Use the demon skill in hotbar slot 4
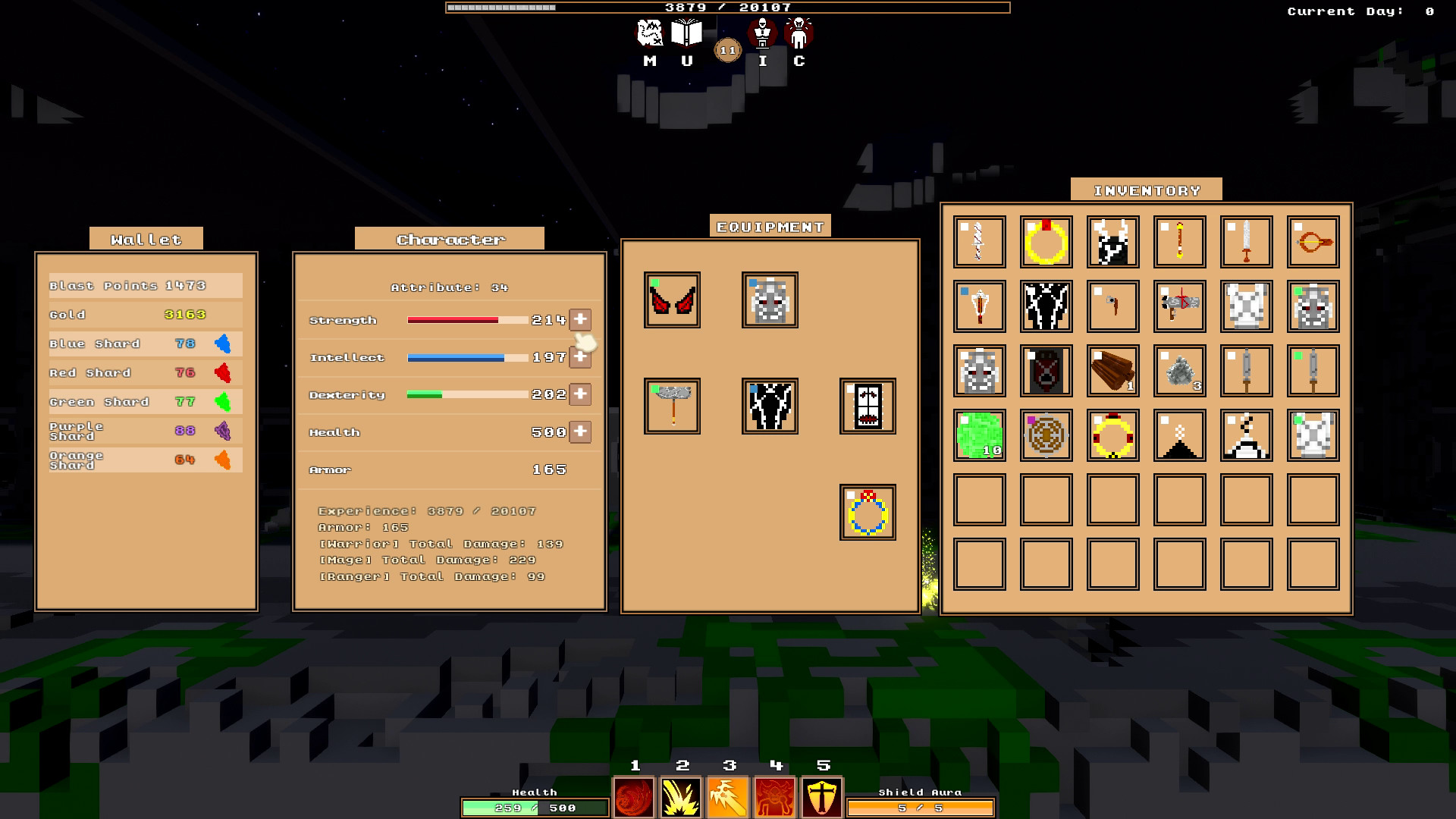Image resolution: width=1456 pixels, height=819 pixels. coord(777,797)
